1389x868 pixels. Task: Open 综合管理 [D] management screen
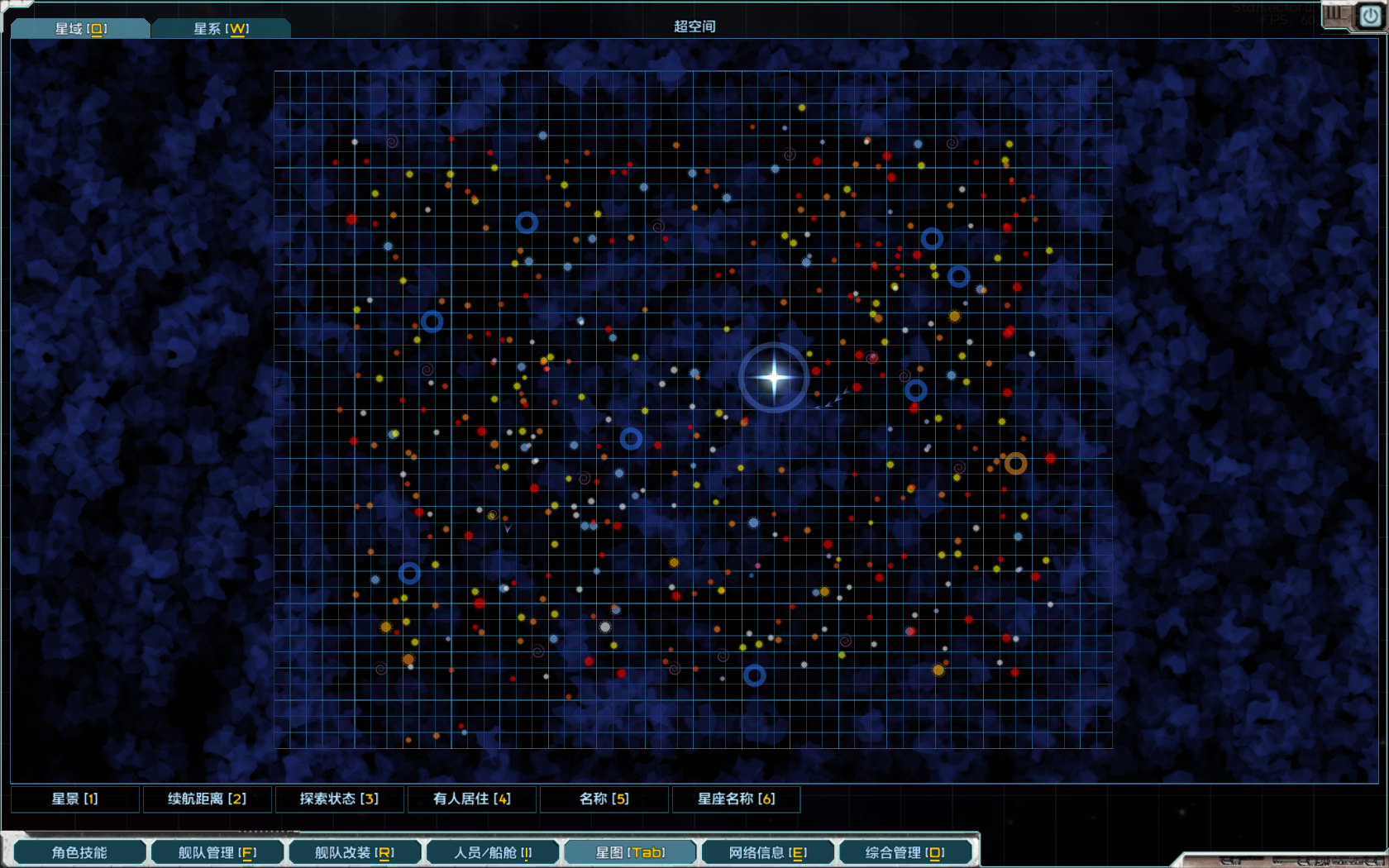pyautogui.click(x=906, y=851)
